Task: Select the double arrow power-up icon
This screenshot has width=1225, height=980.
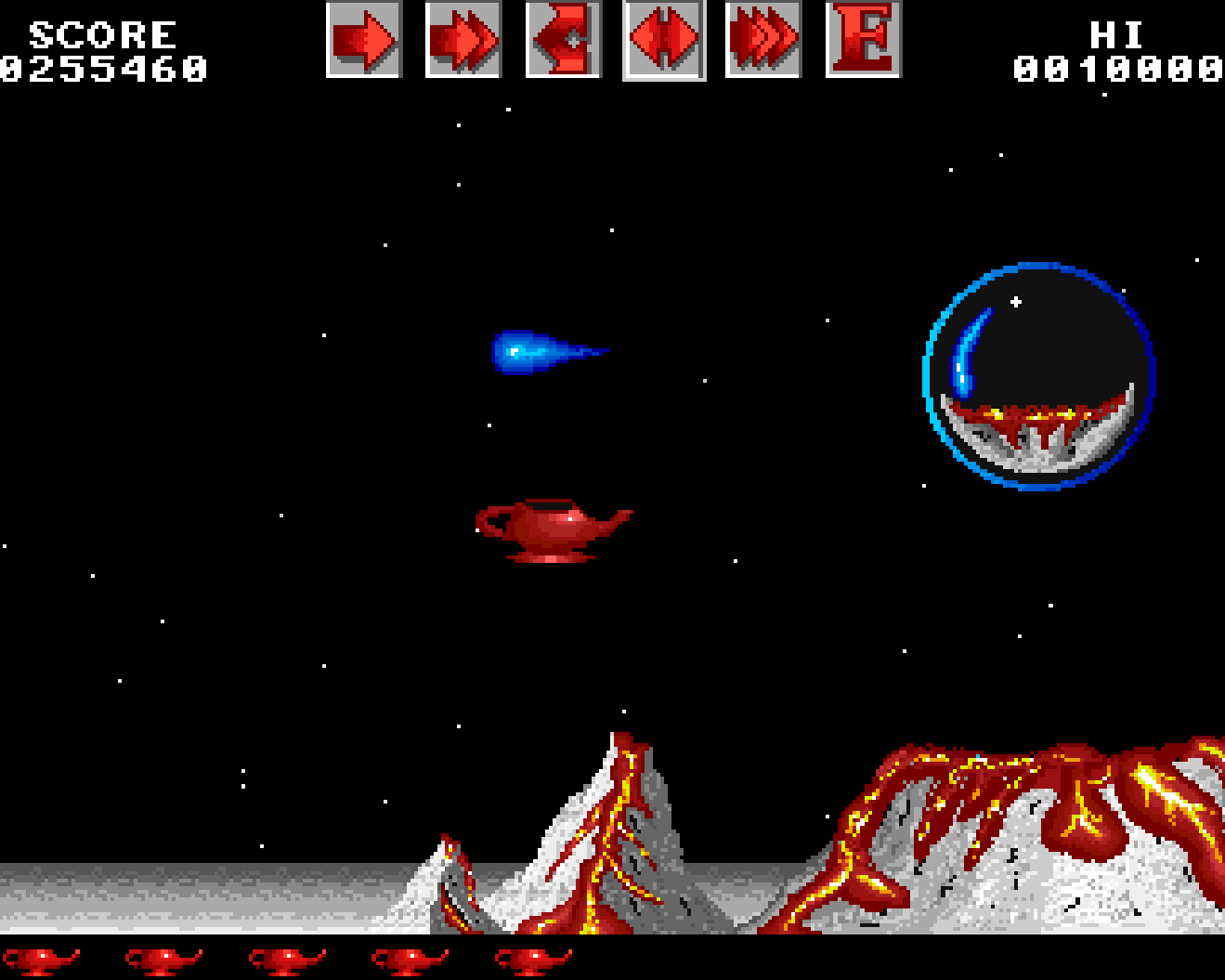Action: pos(463,40)
